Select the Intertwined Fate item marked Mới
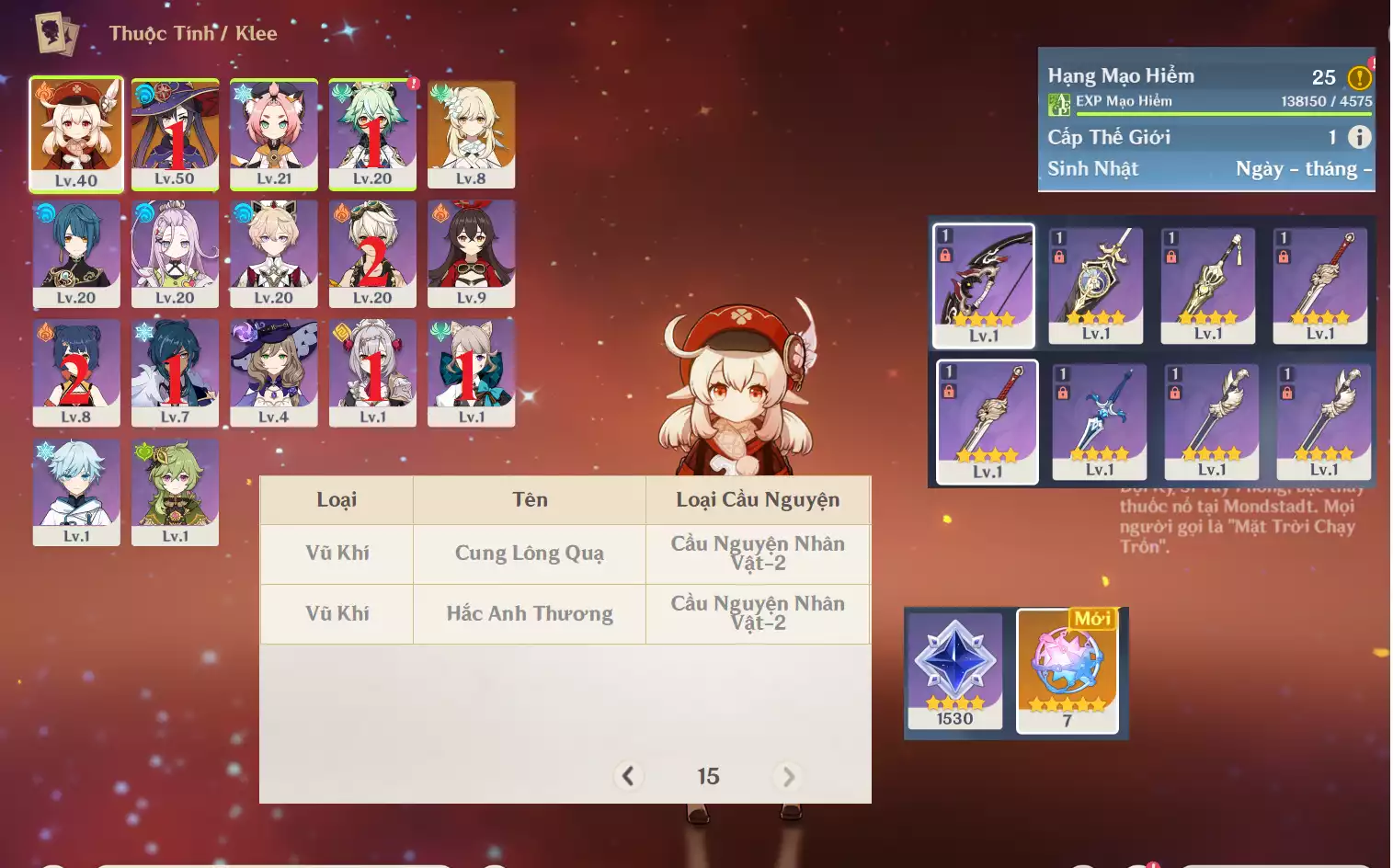This screenshot has width=1393, height=868. click(1068, 670)
